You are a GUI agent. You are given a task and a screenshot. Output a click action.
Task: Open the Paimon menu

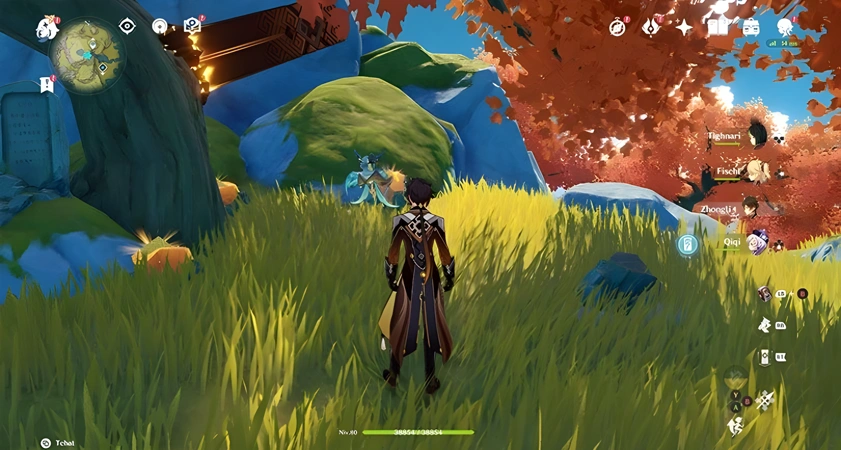pos(47,28)
